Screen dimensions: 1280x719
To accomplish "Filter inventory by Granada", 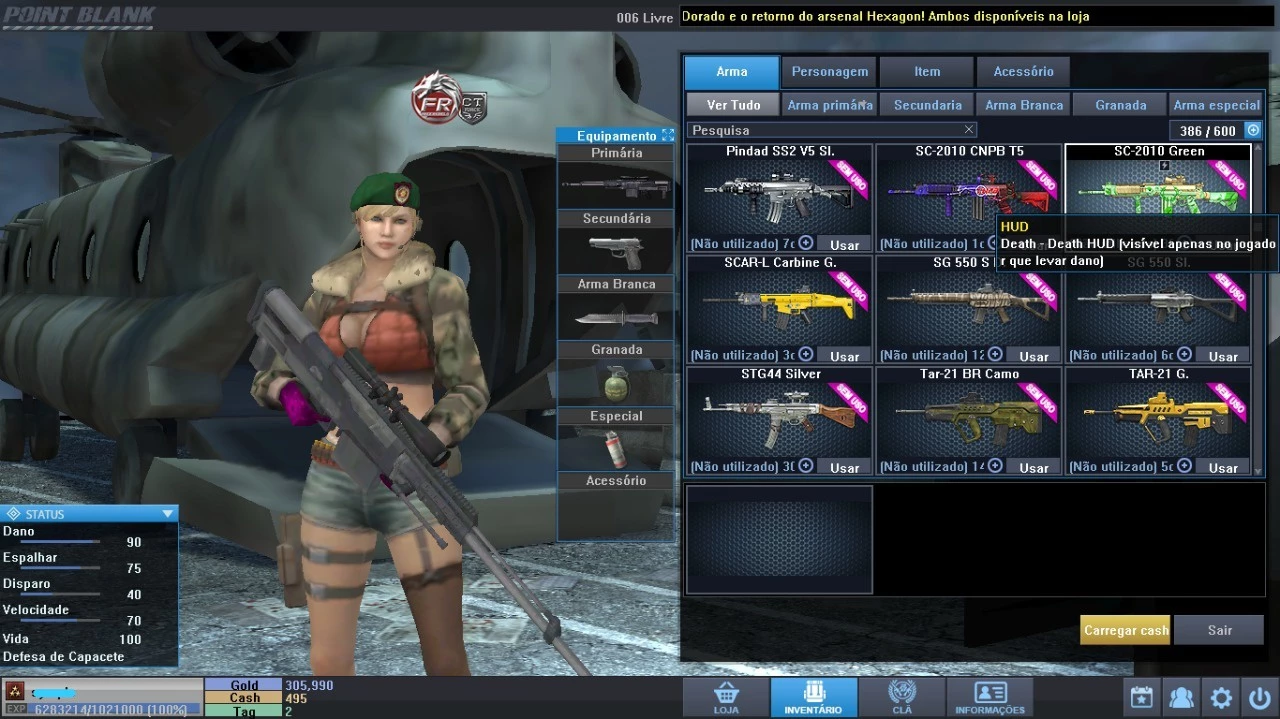I will point(1120,105).
